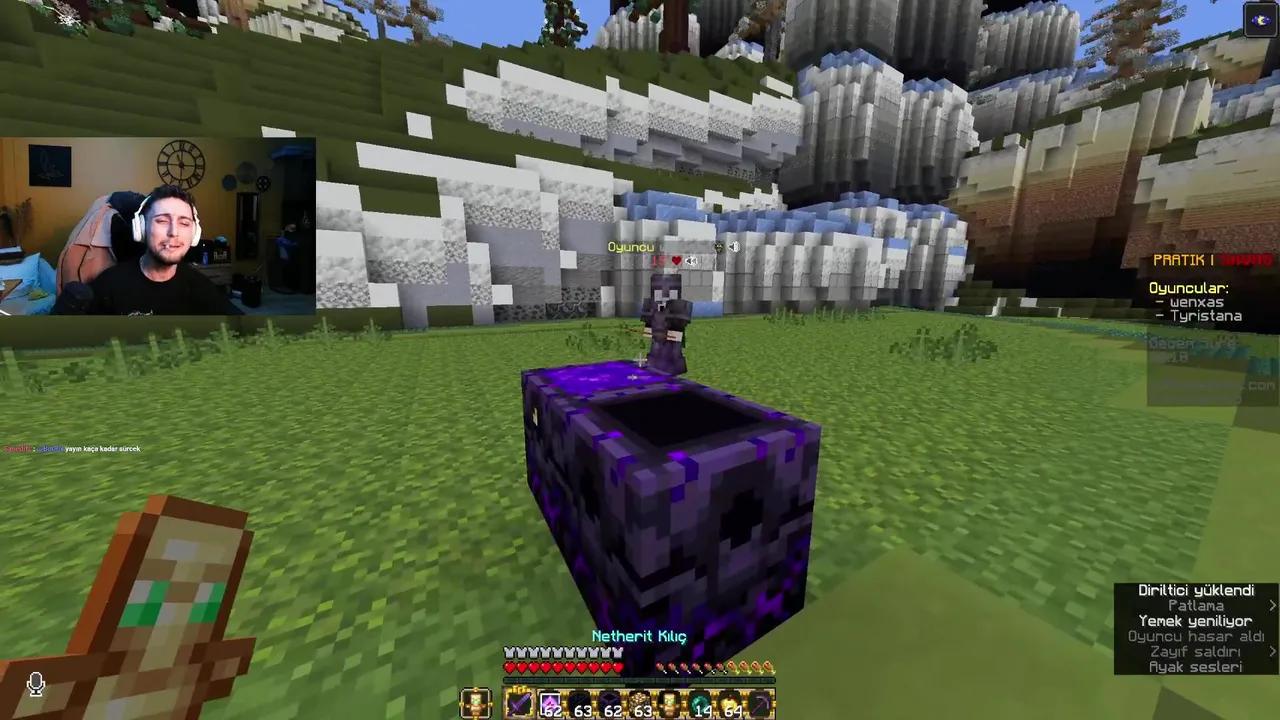Select the ender pearl stack of 14
This screenshot has width=1280, height=720.
(x=701, y=705)
